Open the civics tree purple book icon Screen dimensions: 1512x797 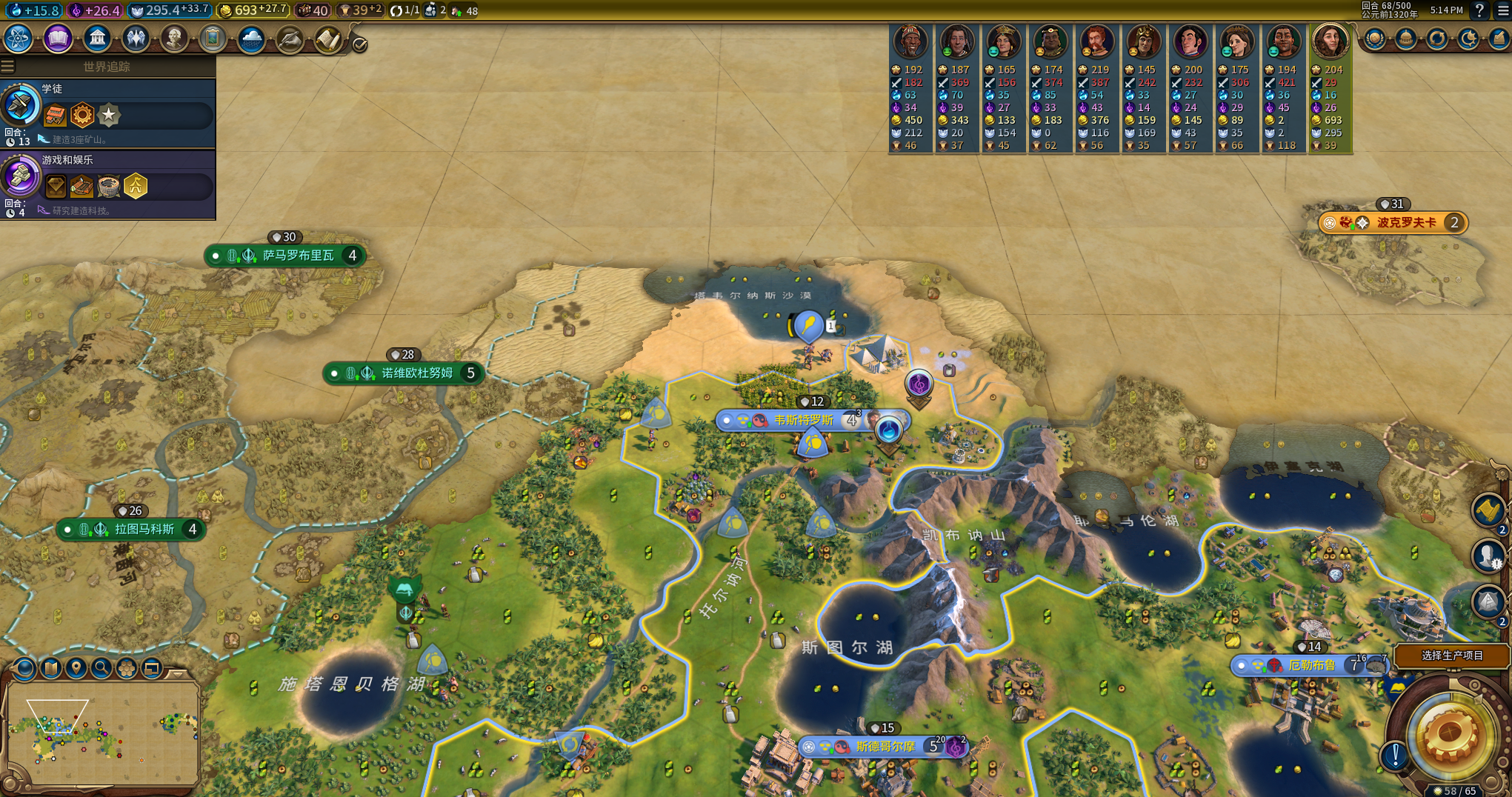[58, 39]
